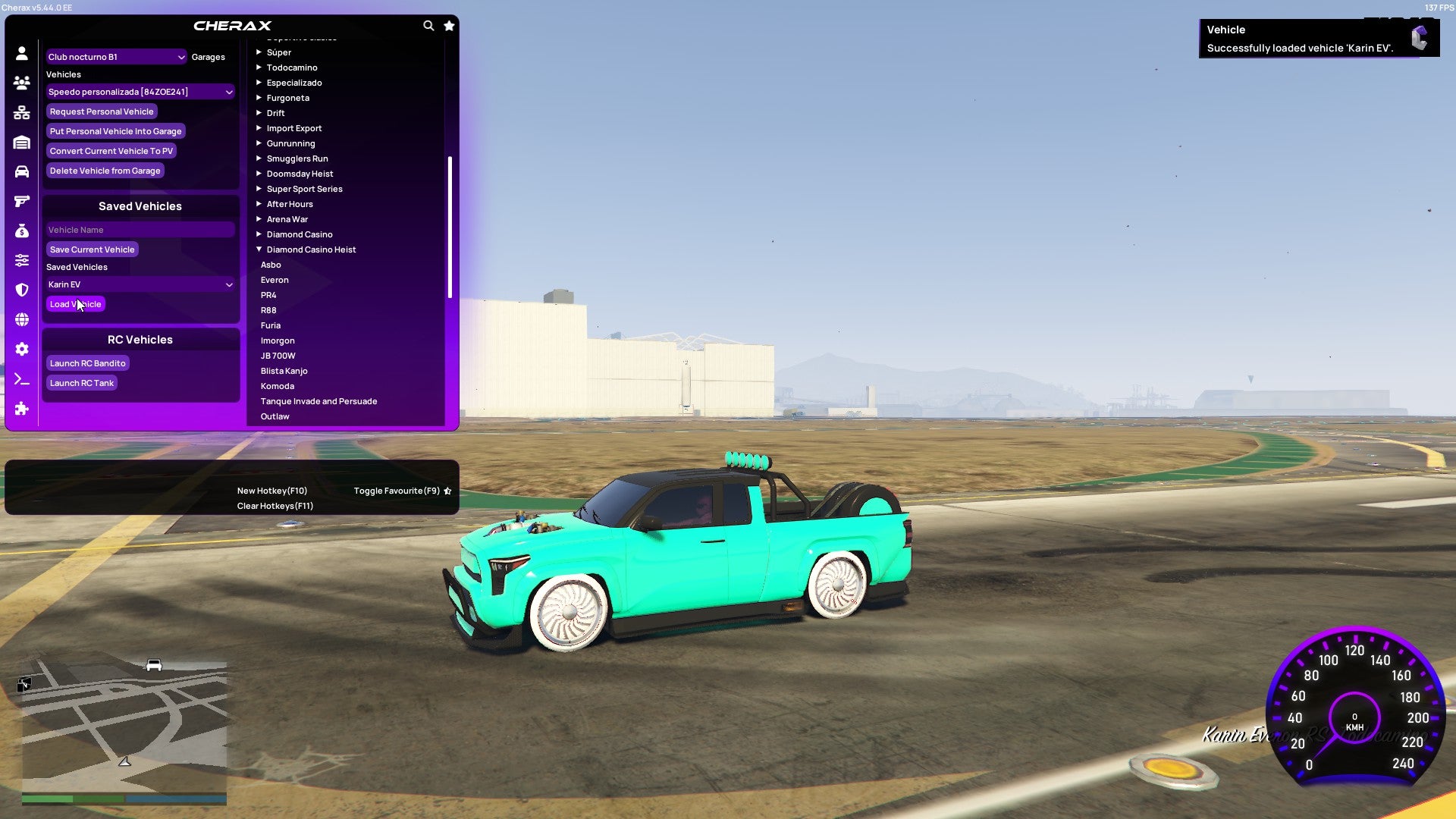Open the Karin EV saved vehicles dropdown
Viewport: 1456px width, 819px height.
click(140, 284)
